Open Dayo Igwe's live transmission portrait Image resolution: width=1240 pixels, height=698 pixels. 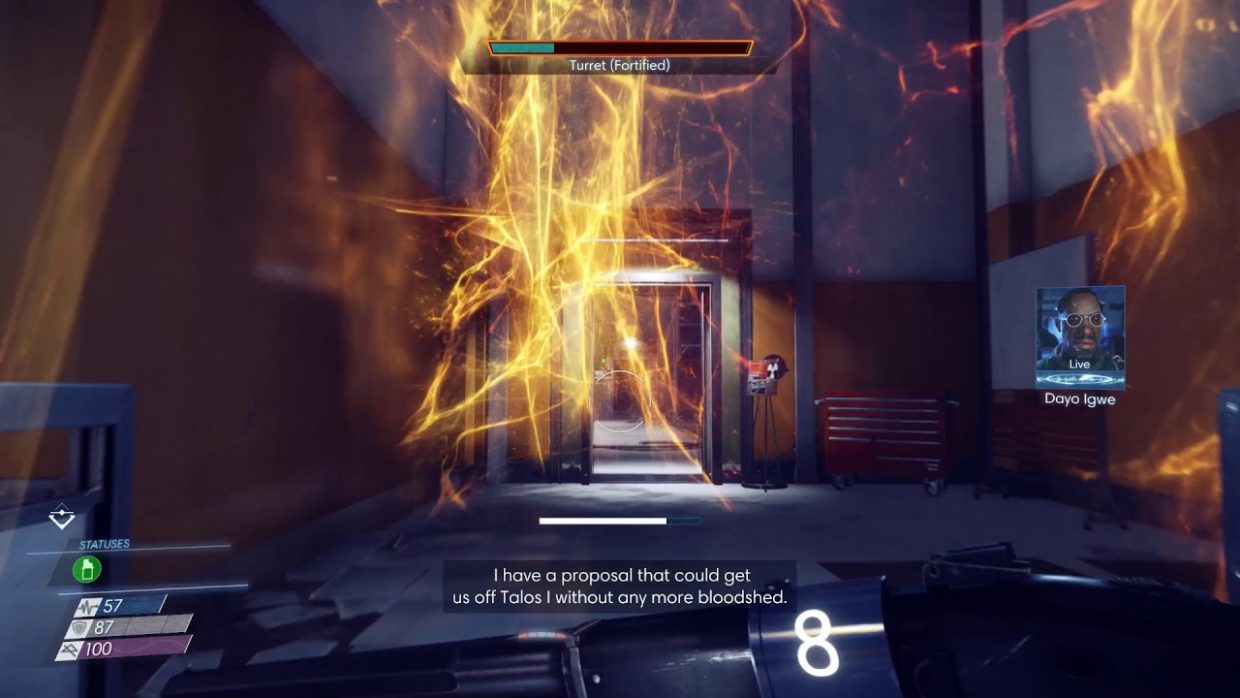point(1080,337)
